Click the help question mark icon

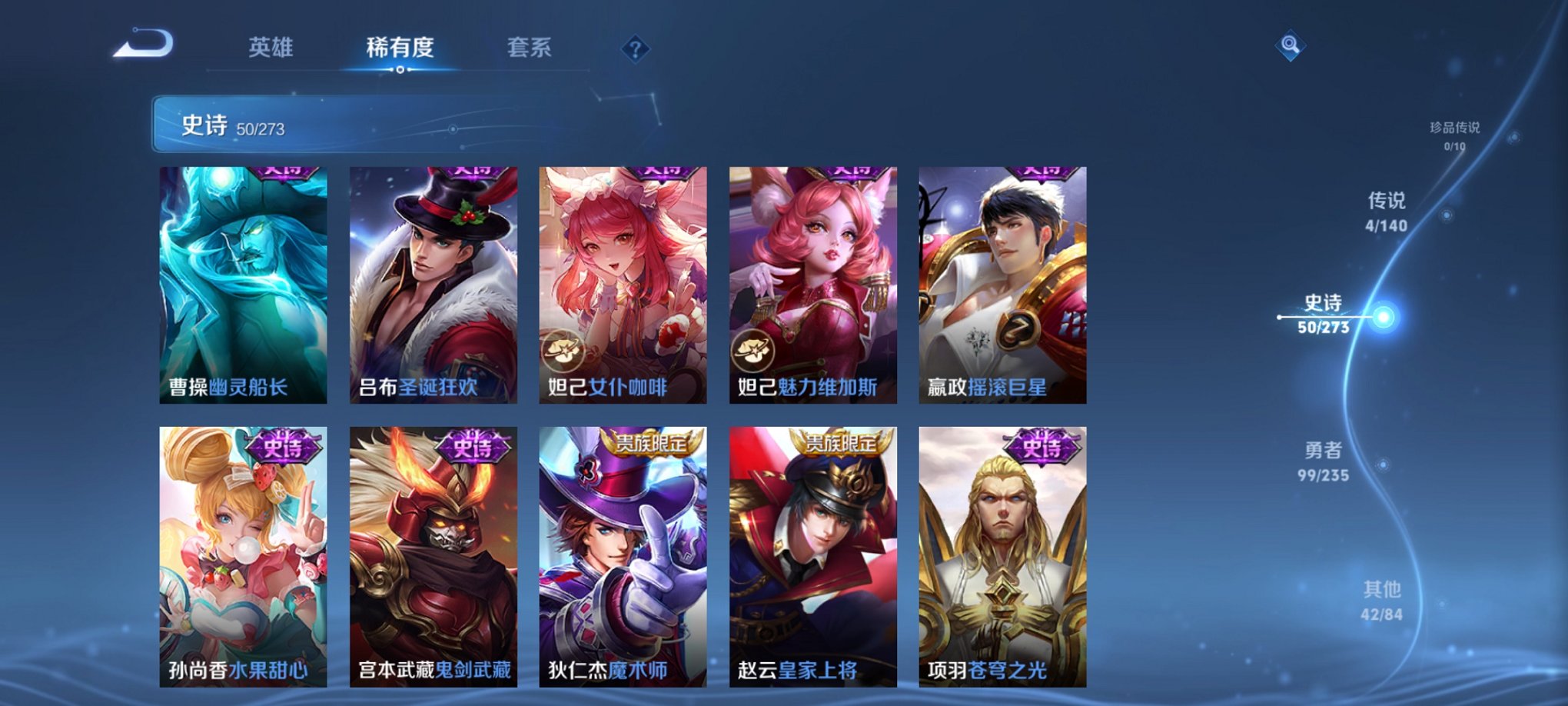coord(635,49)
